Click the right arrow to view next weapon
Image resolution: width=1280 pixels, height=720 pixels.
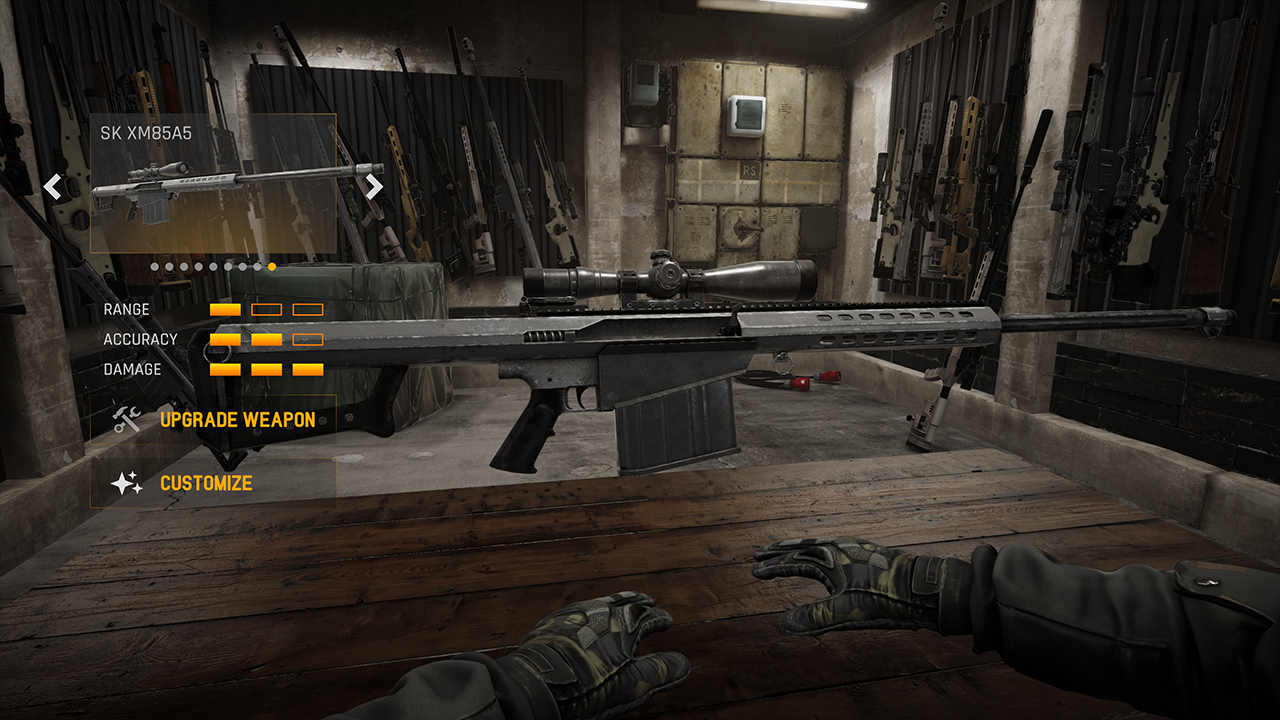click(x=373, y=187)
